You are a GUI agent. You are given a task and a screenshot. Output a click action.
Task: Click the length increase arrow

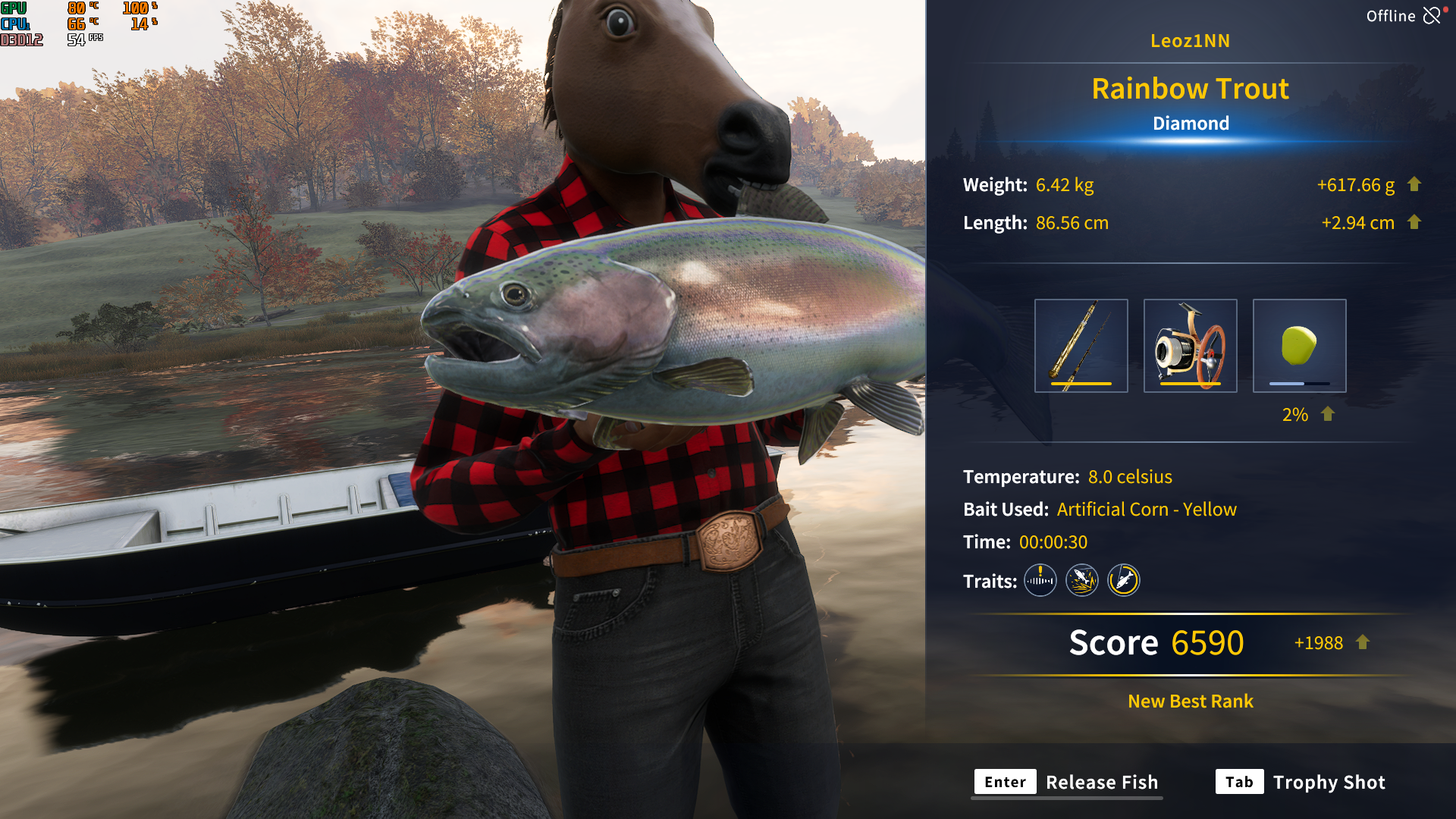1415,222
